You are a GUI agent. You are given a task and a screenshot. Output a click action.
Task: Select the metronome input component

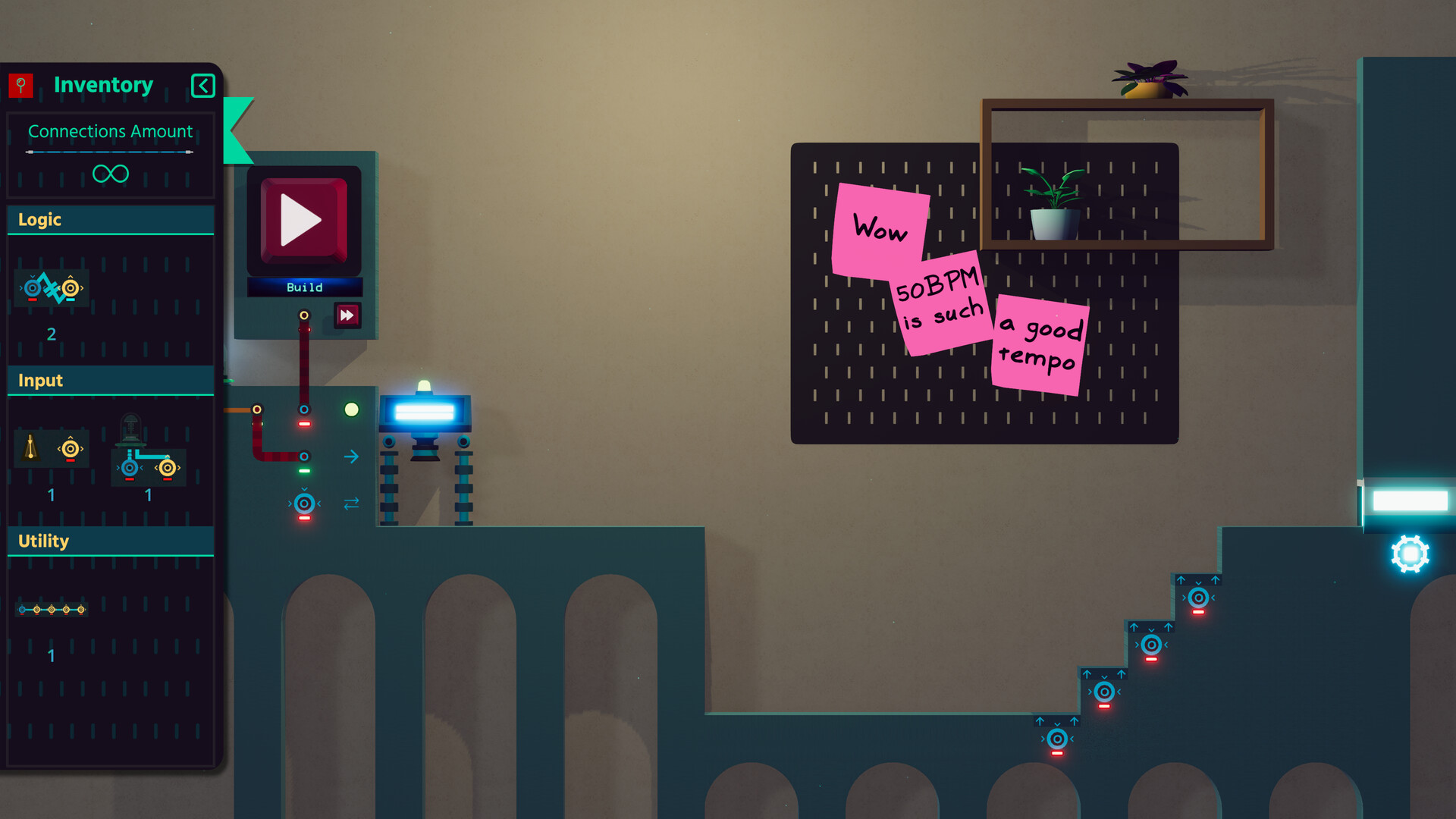click(51, 447)
